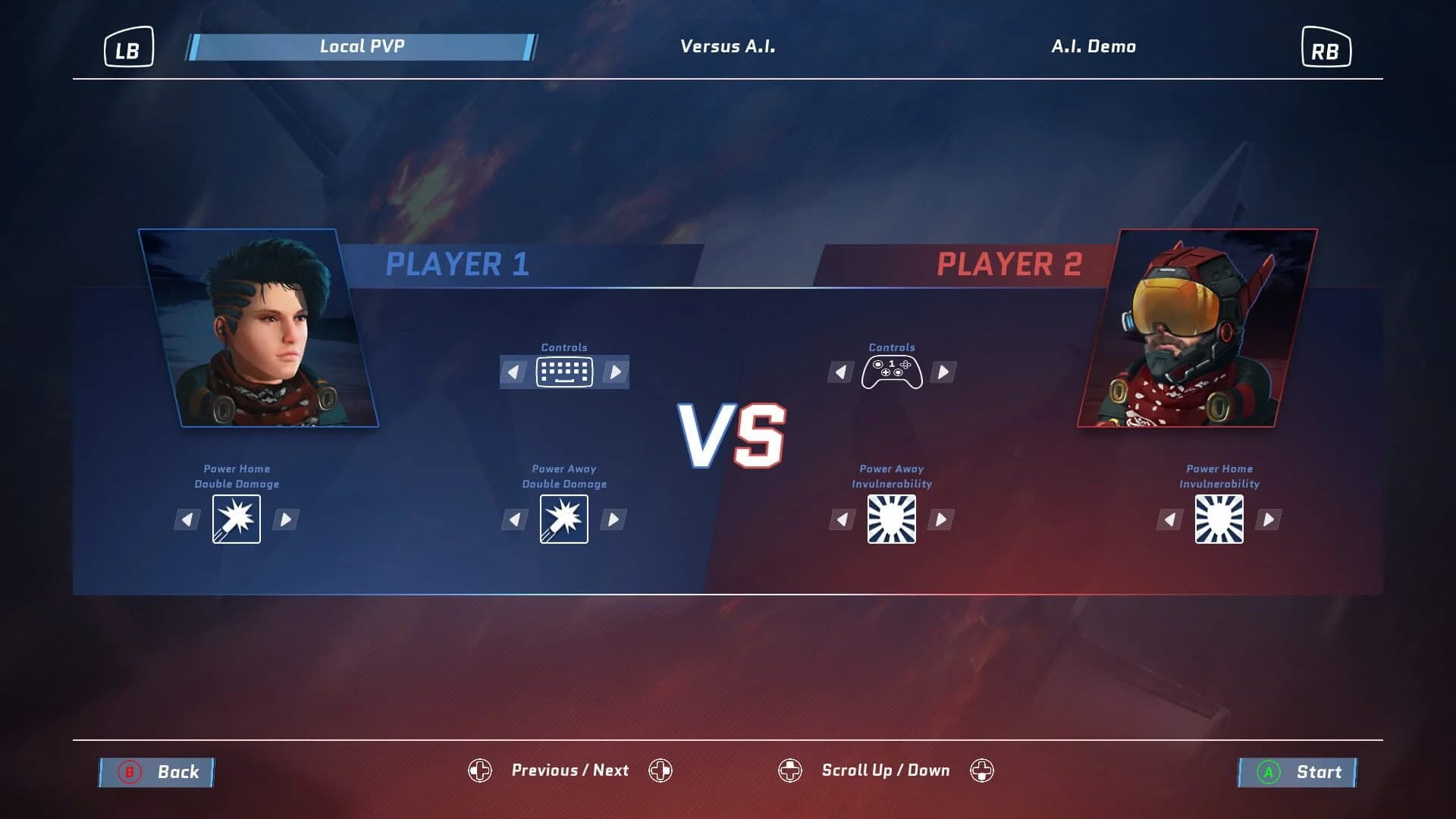This screenshot has height=819, width=1456.
Task: Cycle Player 1's controls with the right arrow
Action: point(614,371)
